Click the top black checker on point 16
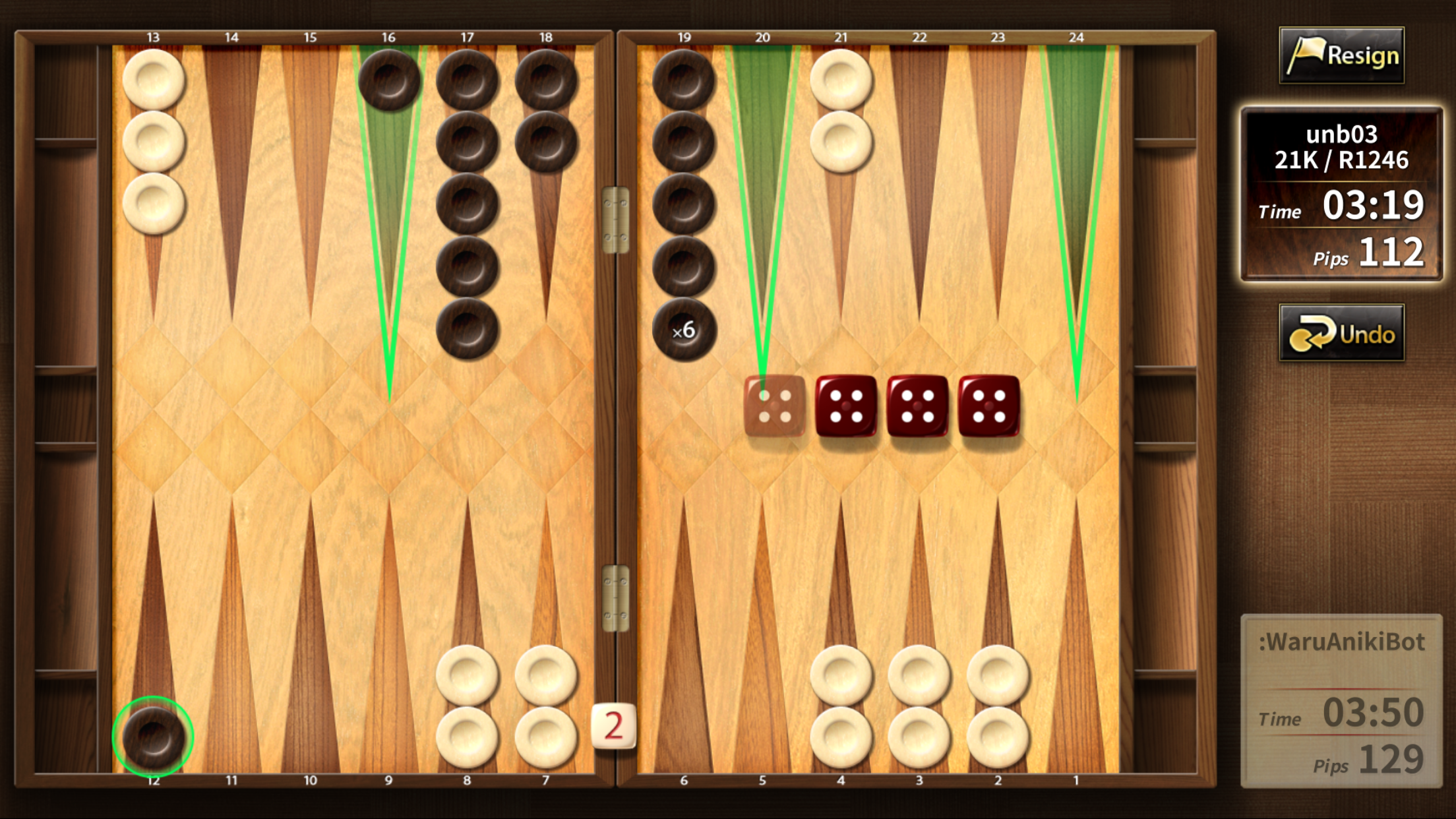This screenshot has height=819, width=1456. 390,80
